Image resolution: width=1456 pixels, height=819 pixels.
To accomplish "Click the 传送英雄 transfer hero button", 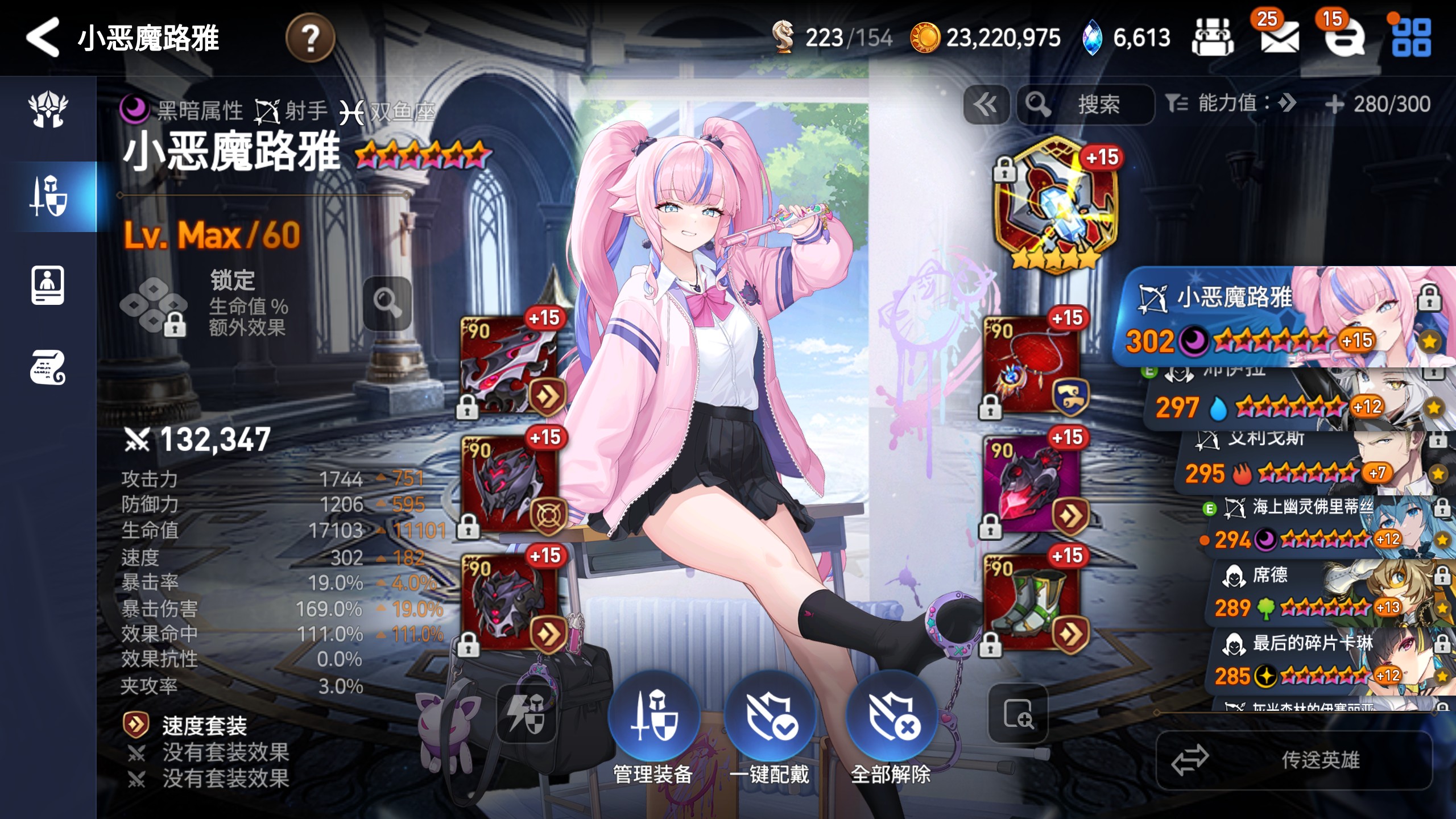I will (x=1294, y=760).
